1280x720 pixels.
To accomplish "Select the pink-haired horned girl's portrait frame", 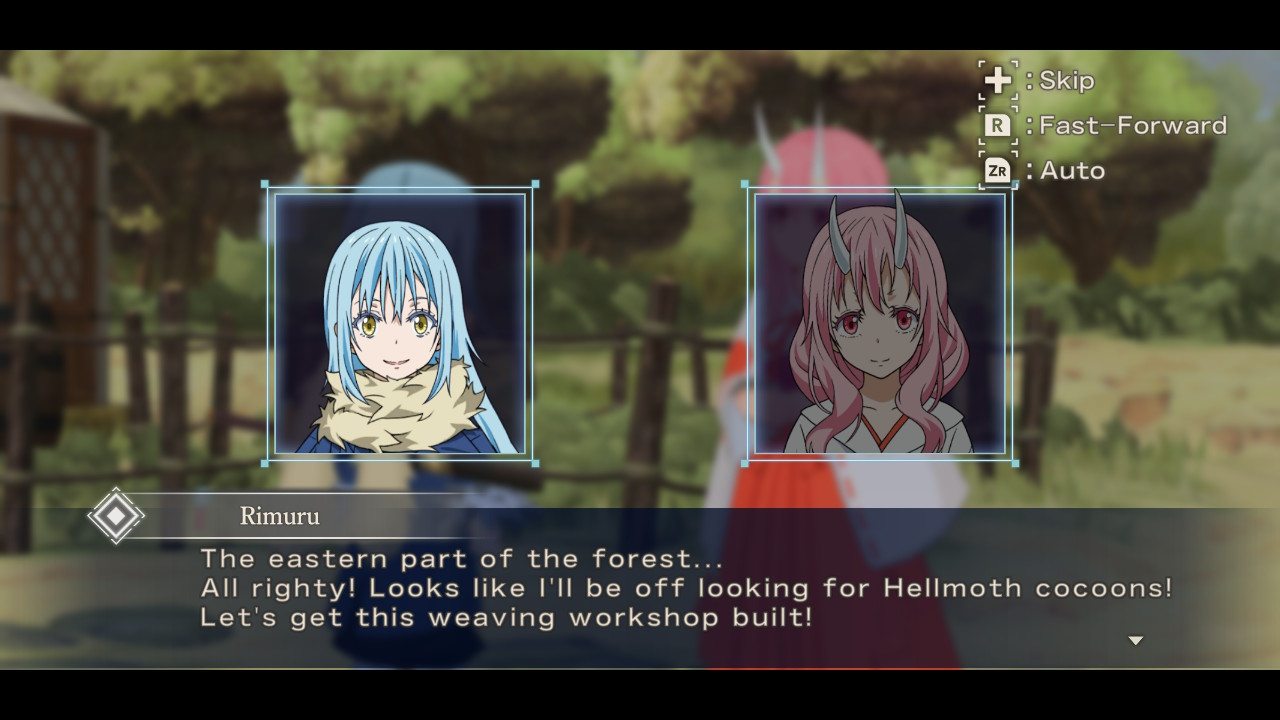I will 879,323.
